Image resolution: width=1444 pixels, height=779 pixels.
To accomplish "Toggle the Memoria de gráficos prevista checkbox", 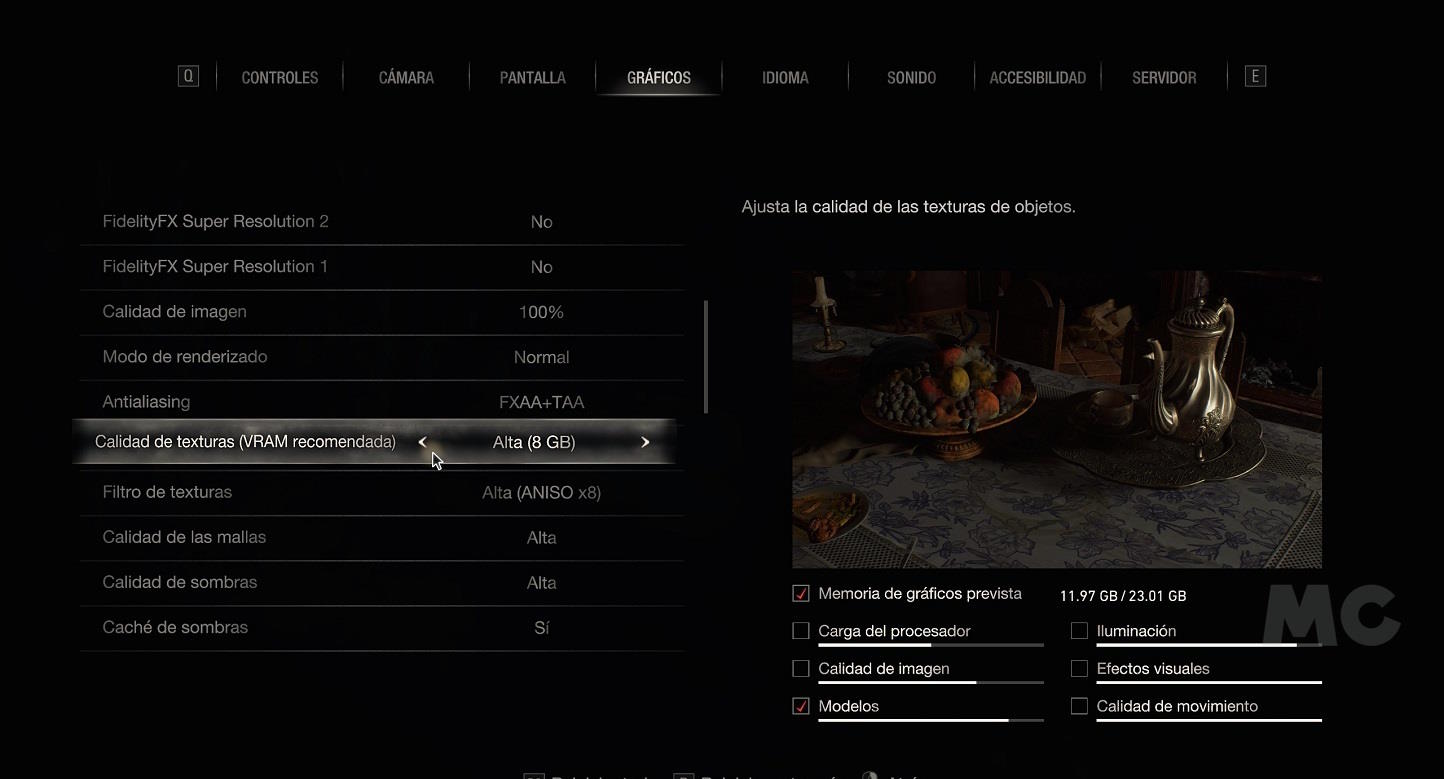I will 801,594.
